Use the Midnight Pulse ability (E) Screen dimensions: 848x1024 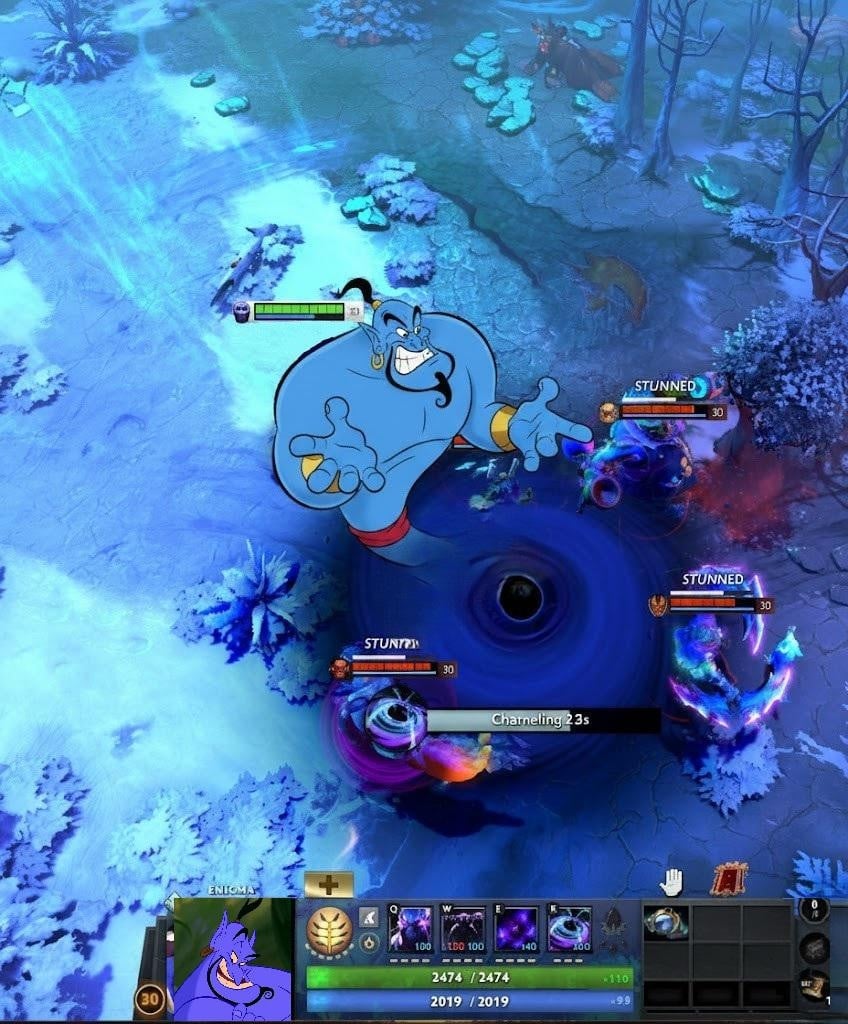point(516,928)
